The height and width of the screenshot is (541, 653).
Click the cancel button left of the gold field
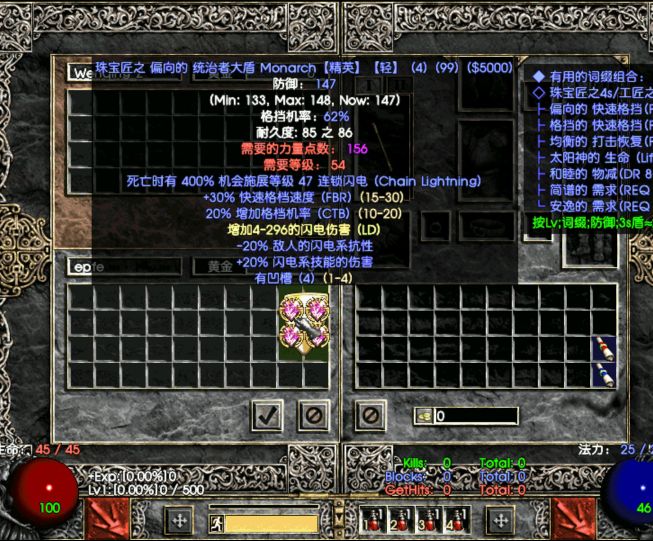(370, 413)
